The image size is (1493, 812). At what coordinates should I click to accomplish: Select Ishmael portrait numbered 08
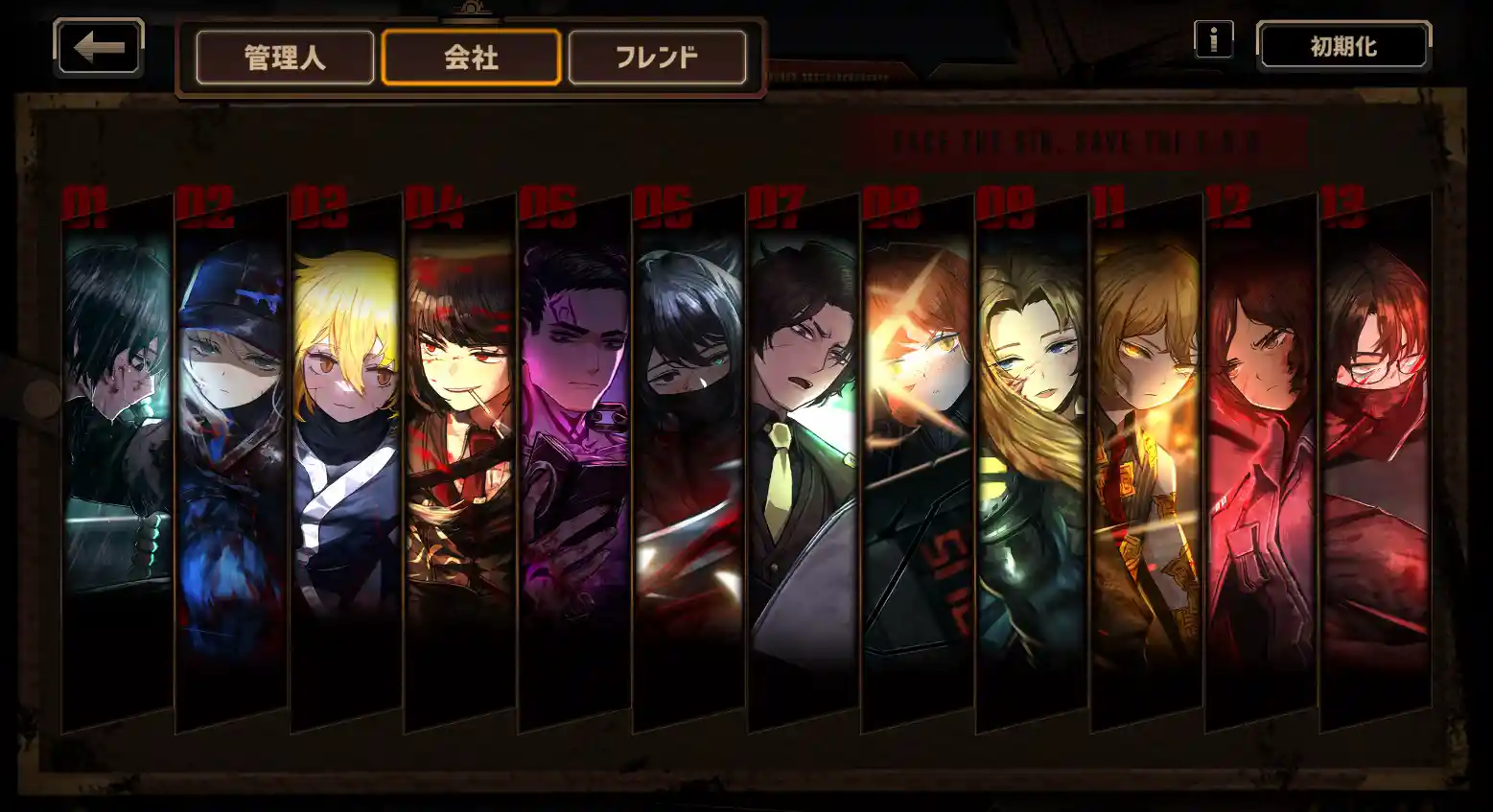(x=916, y=431)
